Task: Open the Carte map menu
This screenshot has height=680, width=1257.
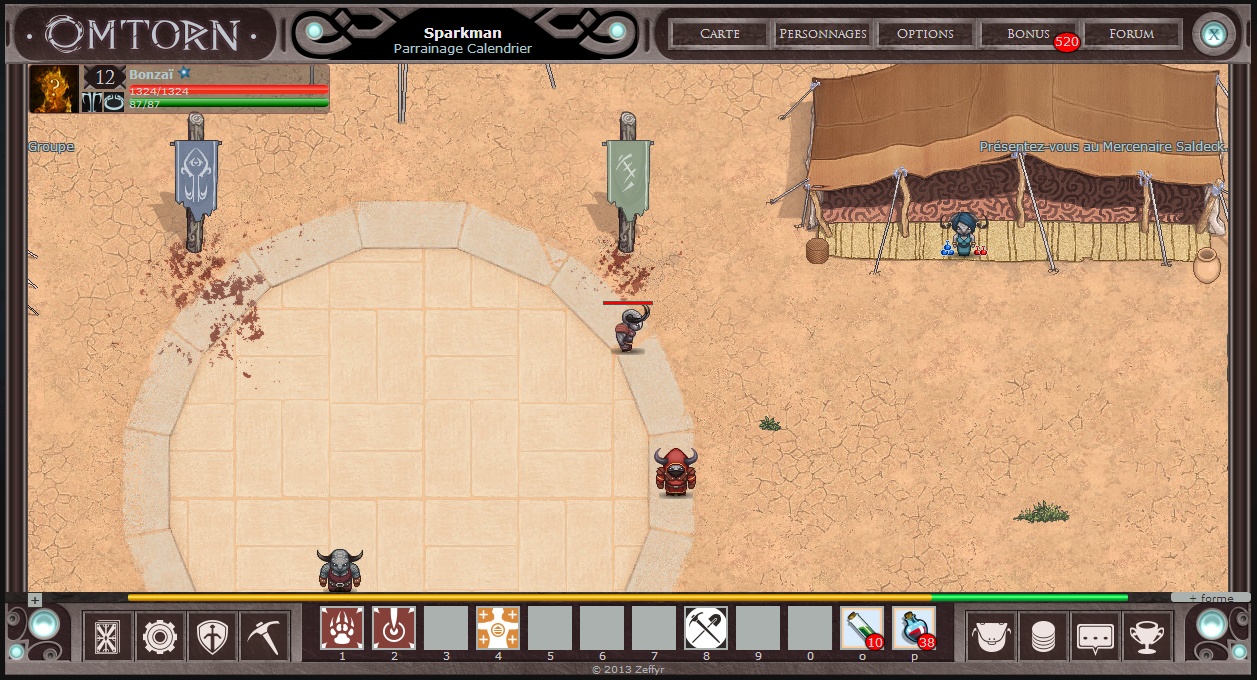Action: coord(720,33)
